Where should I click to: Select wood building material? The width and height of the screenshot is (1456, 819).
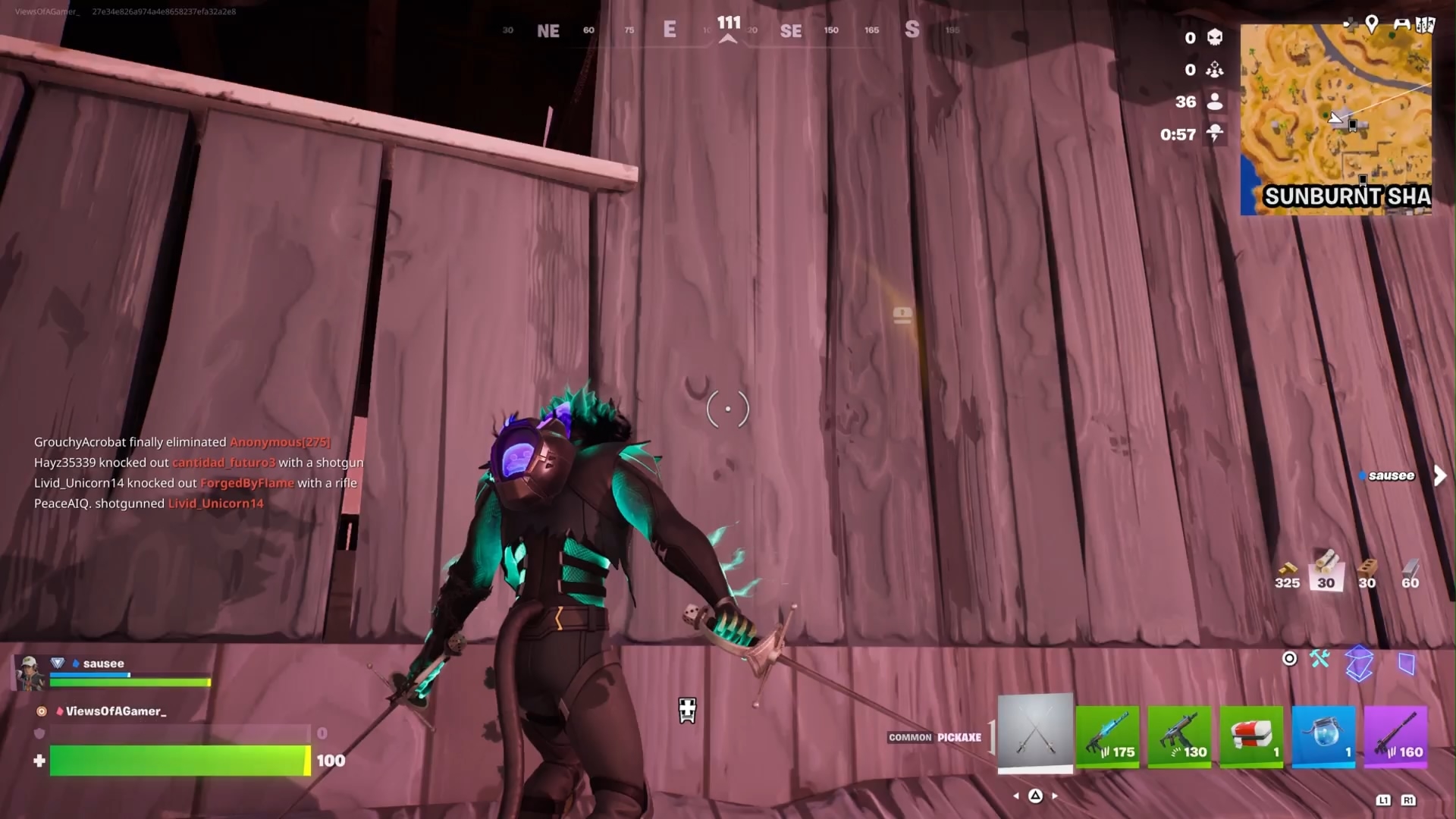pos(1326,570)
